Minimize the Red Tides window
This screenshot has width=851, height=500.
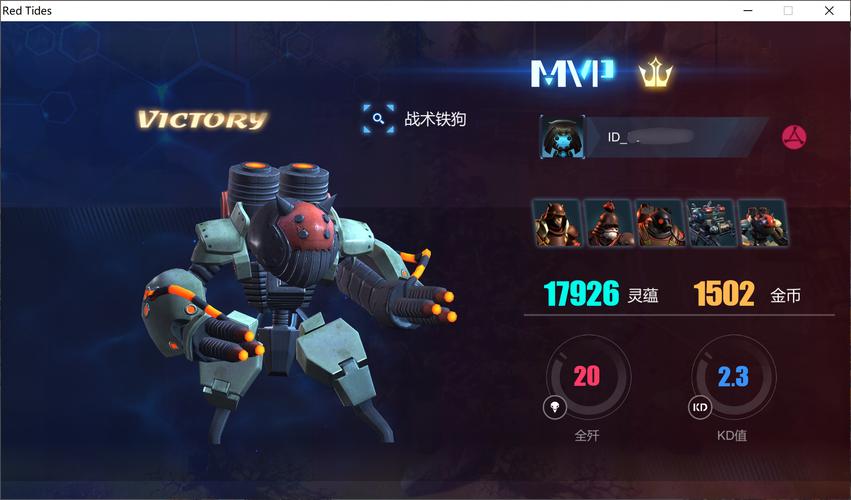pyautogui.click(x=747, y=10)
